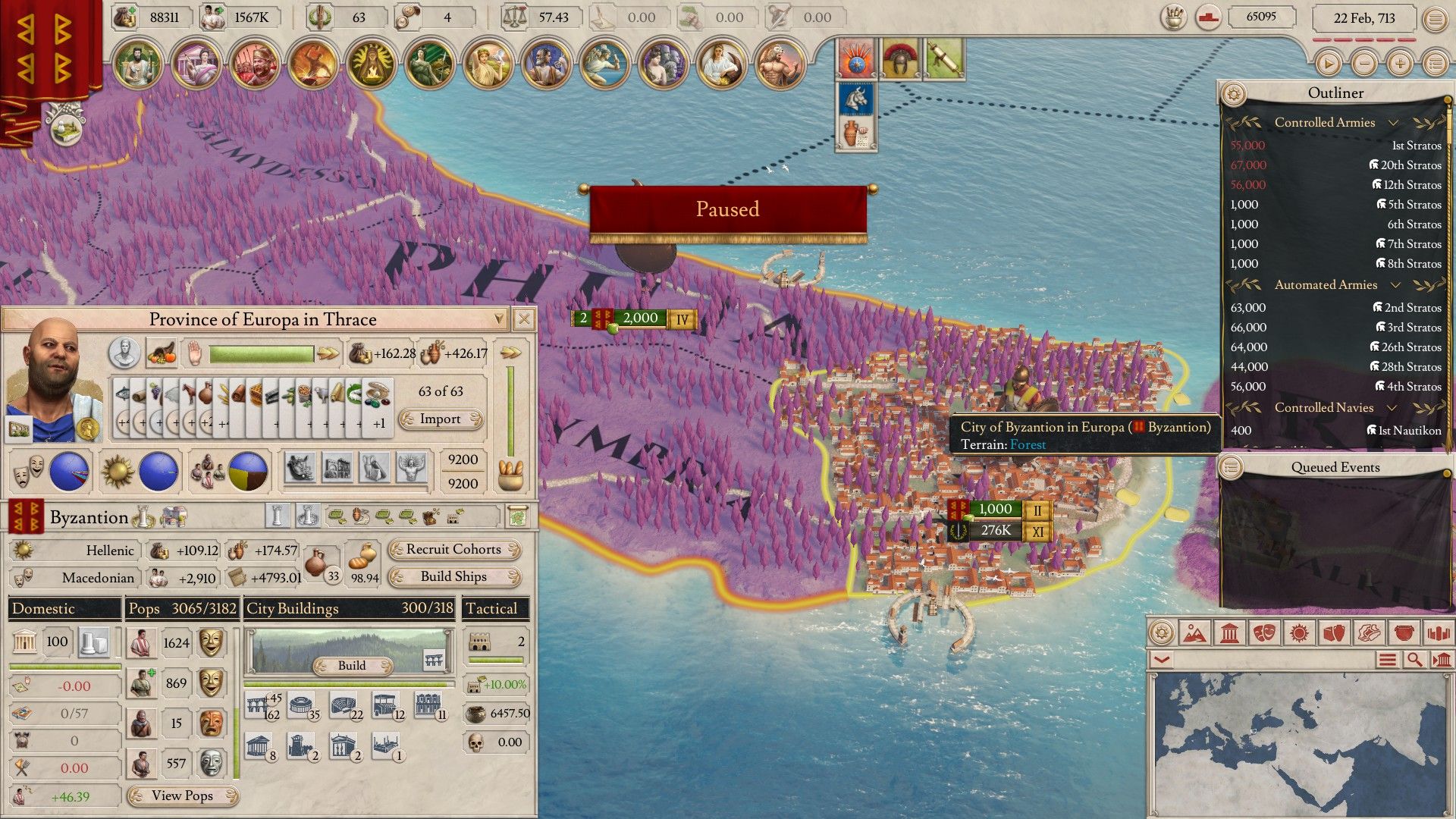Switch to the culture masks map mode
This screenshot has height=819, width=1456.
point(1264,632)
